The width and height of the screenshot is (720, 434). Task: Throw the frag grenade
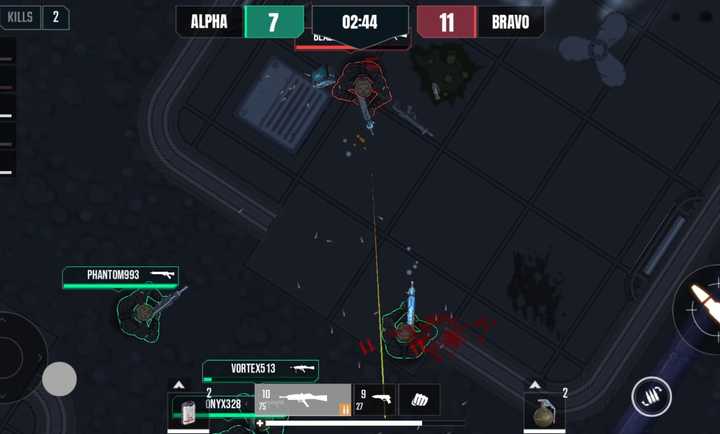(x=544, y=411)
